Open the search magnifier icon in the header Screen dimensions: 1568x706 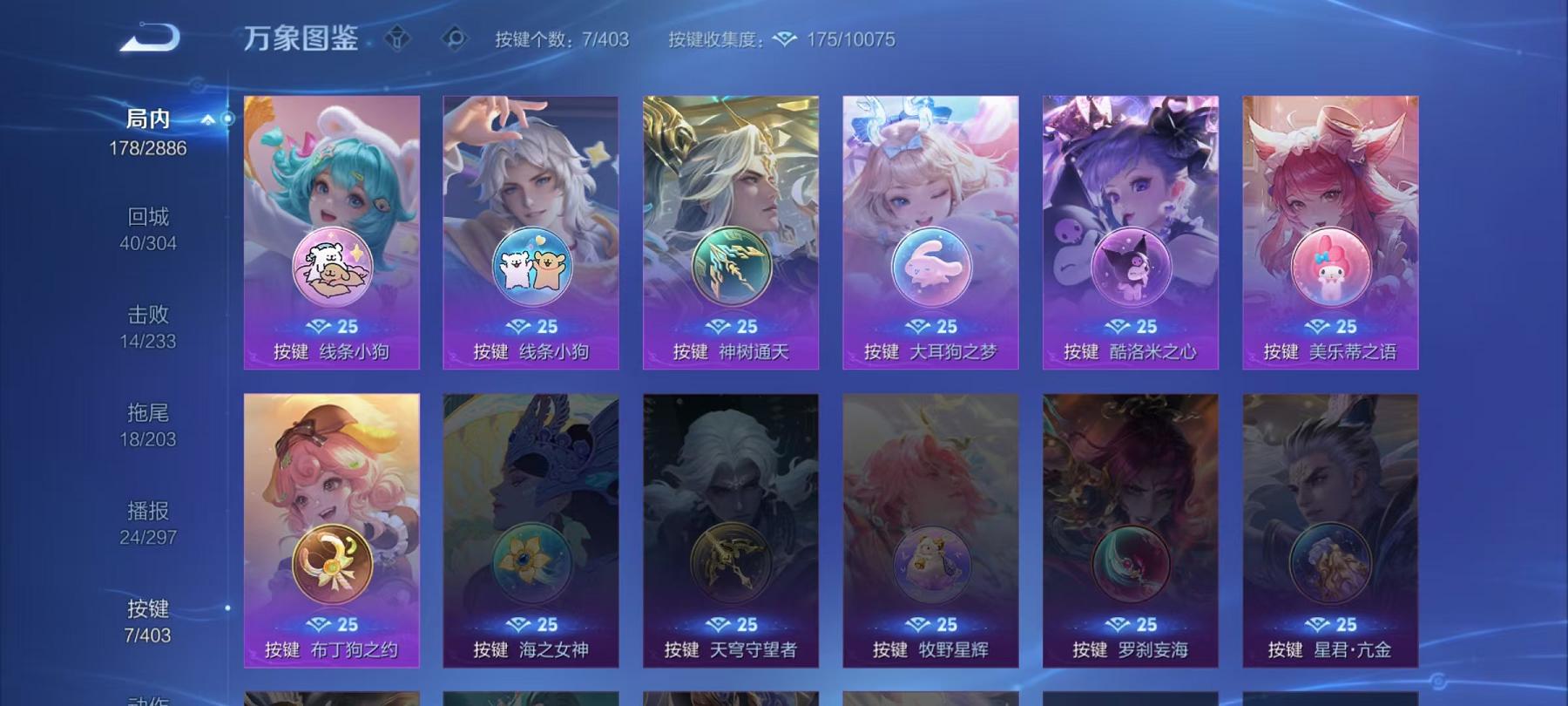(454, 37)
